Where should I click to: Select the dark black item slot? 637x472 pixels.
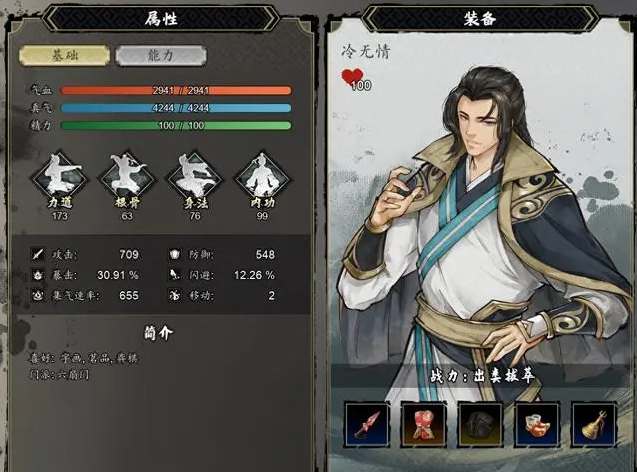pos(480,425)
